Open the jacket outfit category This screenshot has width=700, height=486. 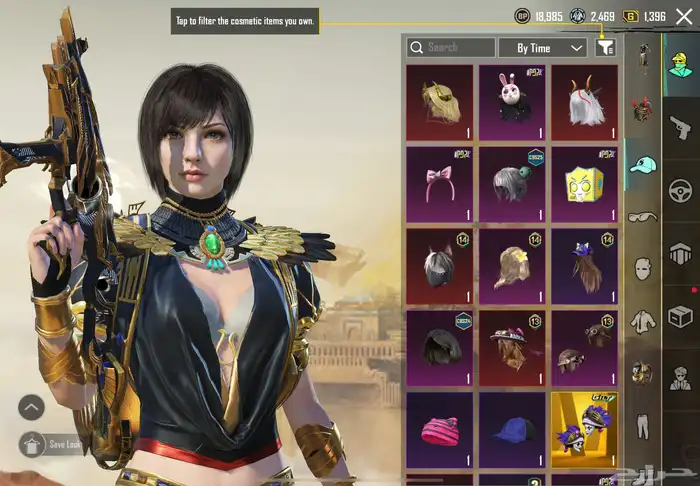[642, 321]
